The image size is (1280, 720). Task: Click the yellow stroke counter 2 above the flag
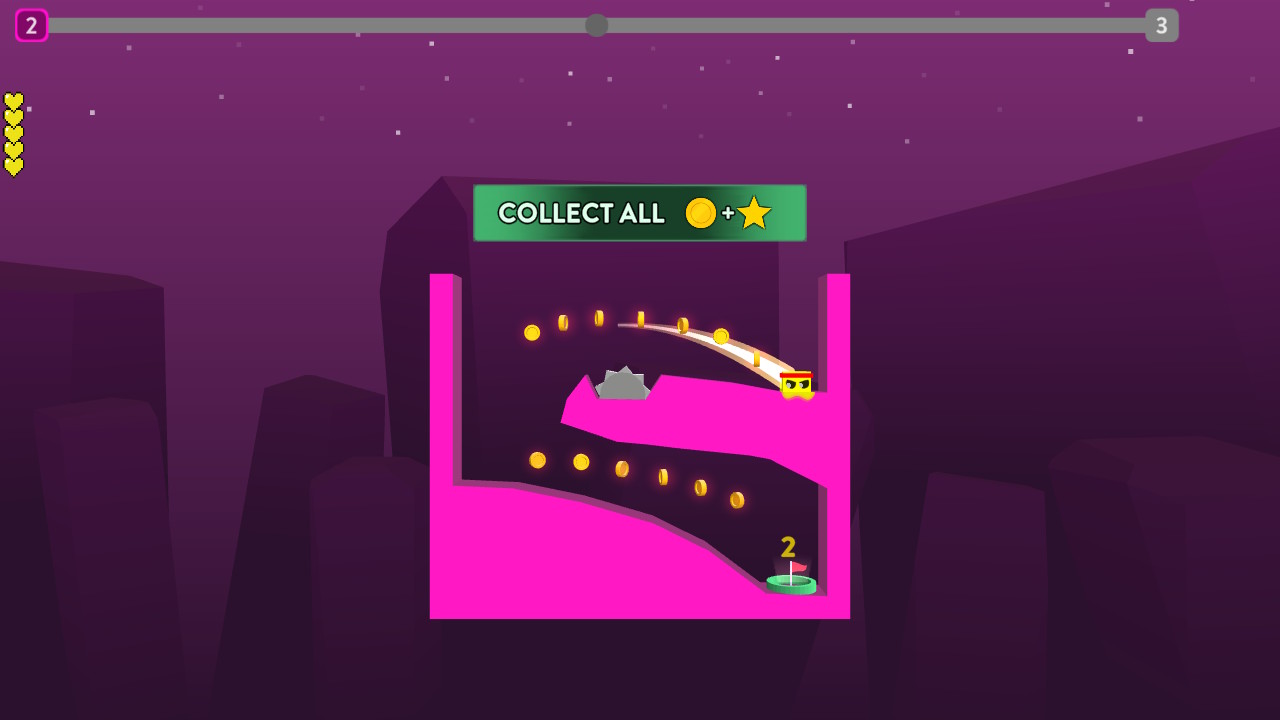point(786,545)
